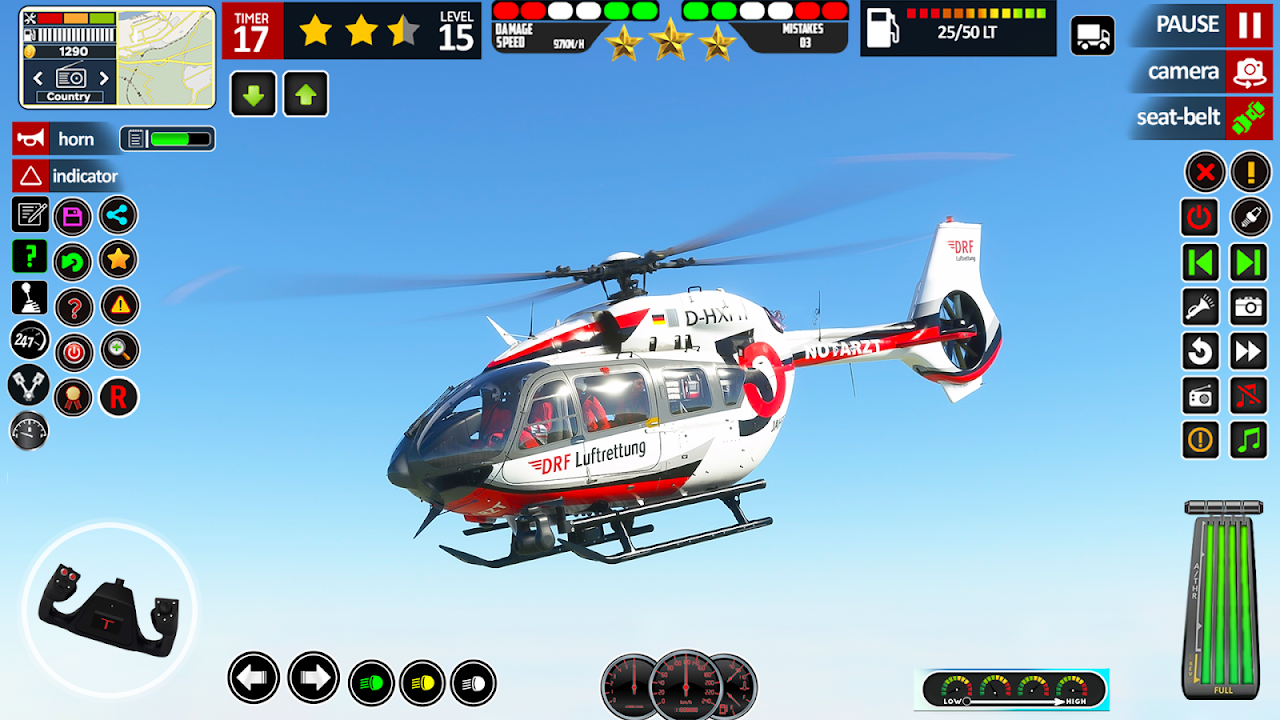
Task: Click the red X button
Action: tap(1205, 172)
